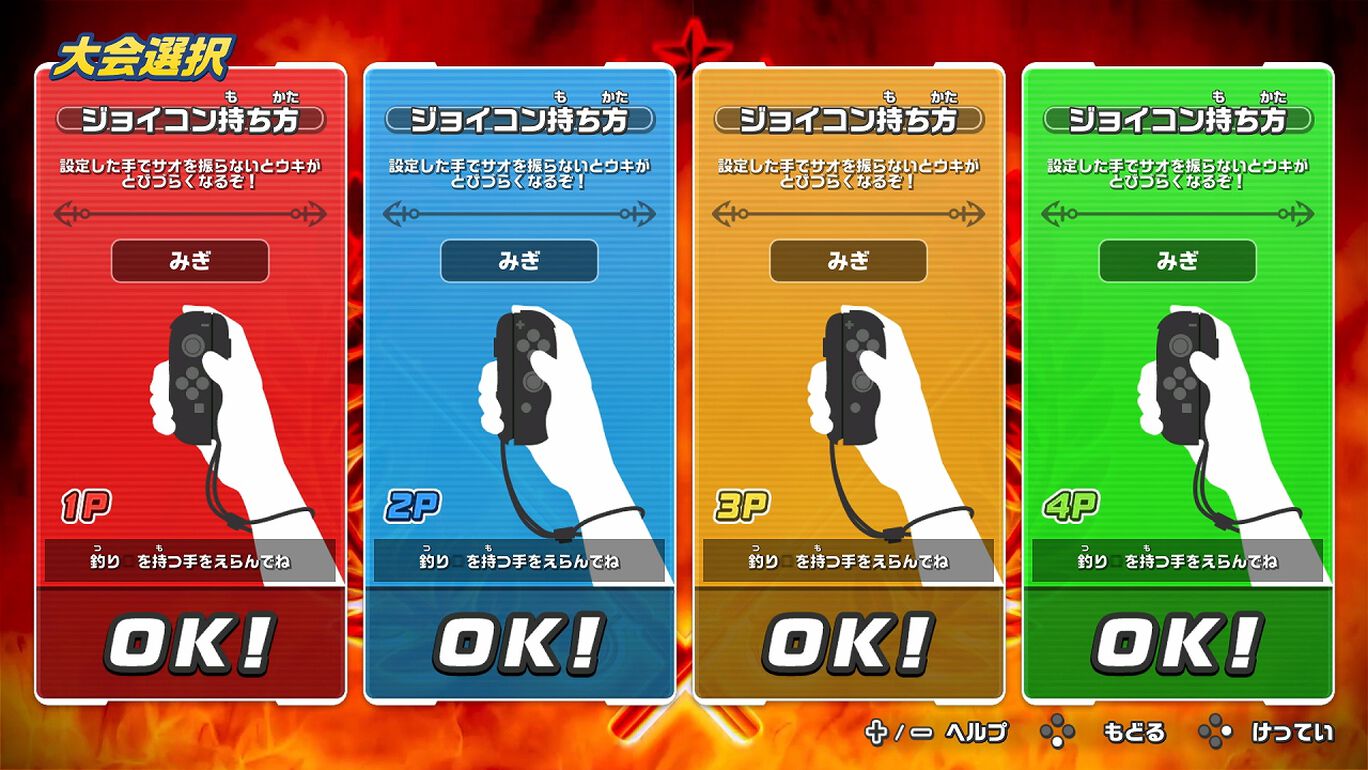This screenshot has height=770, width=1368.
Task: Click the 2P hand selection arrow slider
Action: [x=518, y=211]
